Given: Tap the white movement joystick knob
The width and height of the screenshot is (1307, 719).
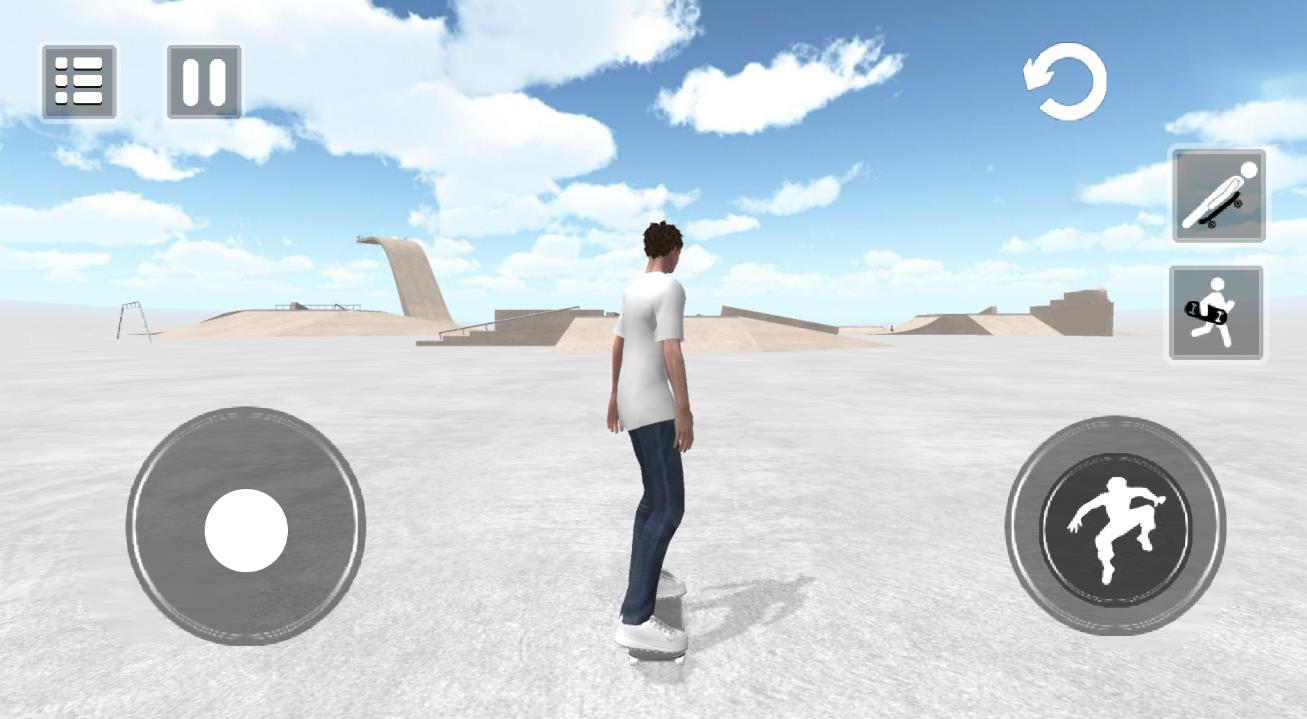Looking at the screenshot, I should [246, 530].
